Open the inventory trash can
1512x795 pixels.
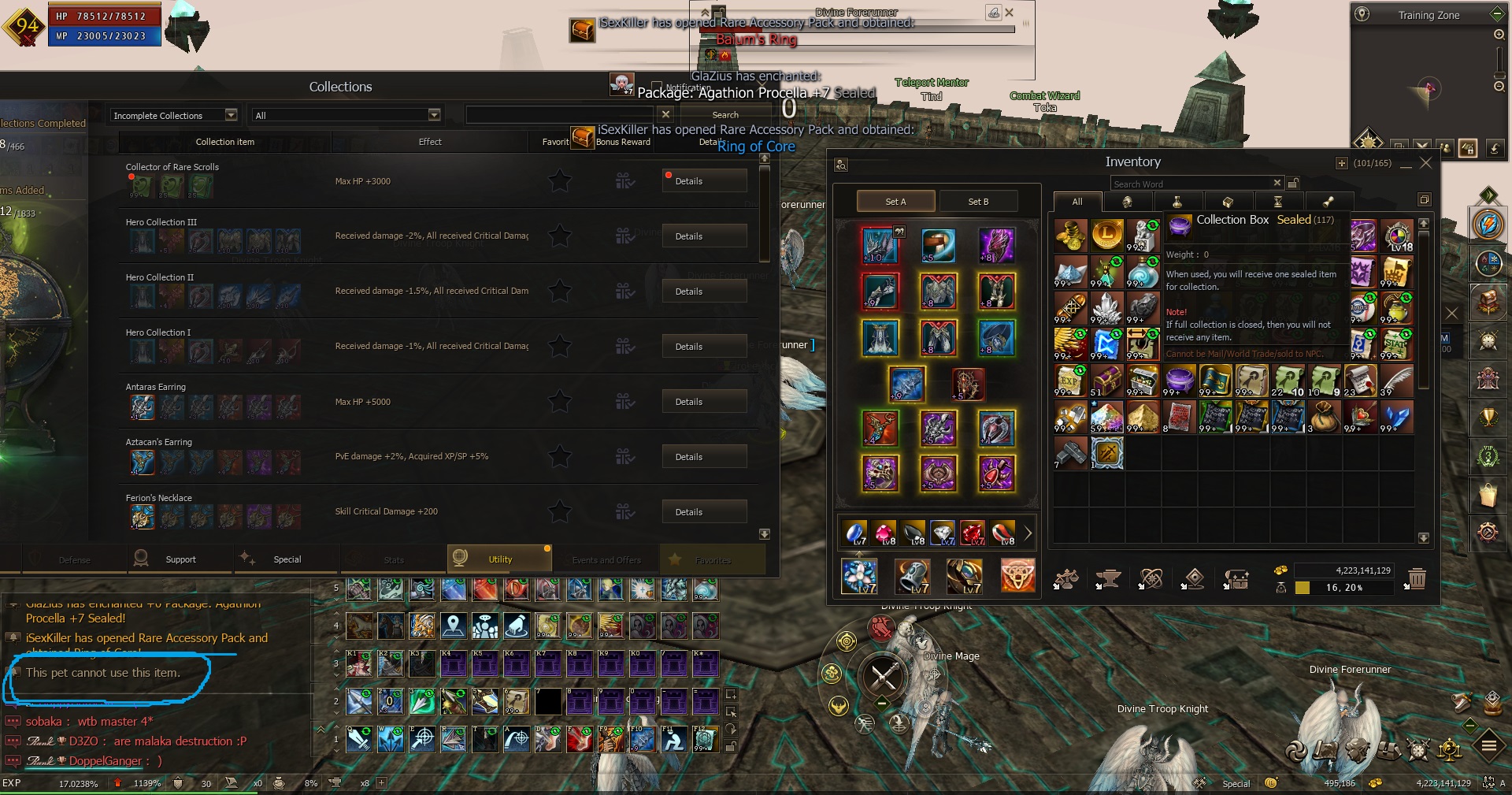(1417, 580)
